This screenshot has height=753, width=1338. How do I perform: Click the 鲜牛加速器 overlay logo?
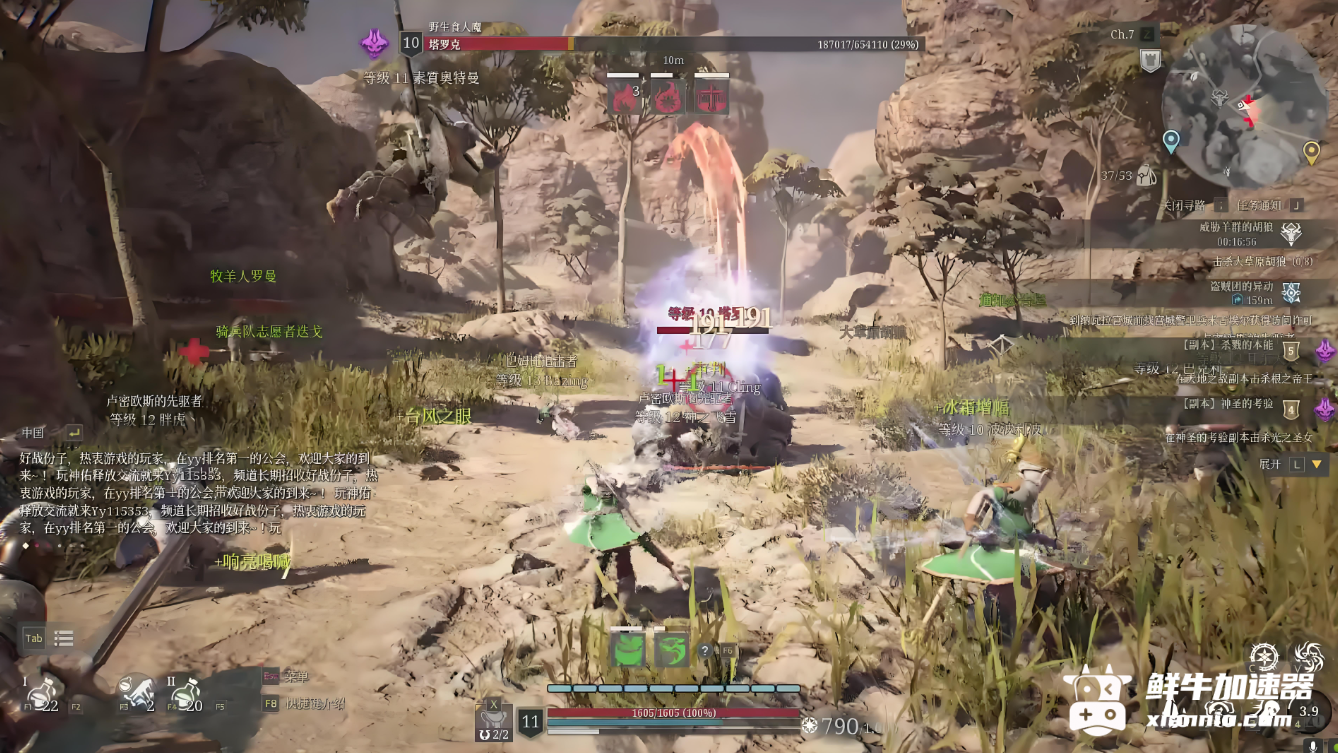pos(1190,698)
